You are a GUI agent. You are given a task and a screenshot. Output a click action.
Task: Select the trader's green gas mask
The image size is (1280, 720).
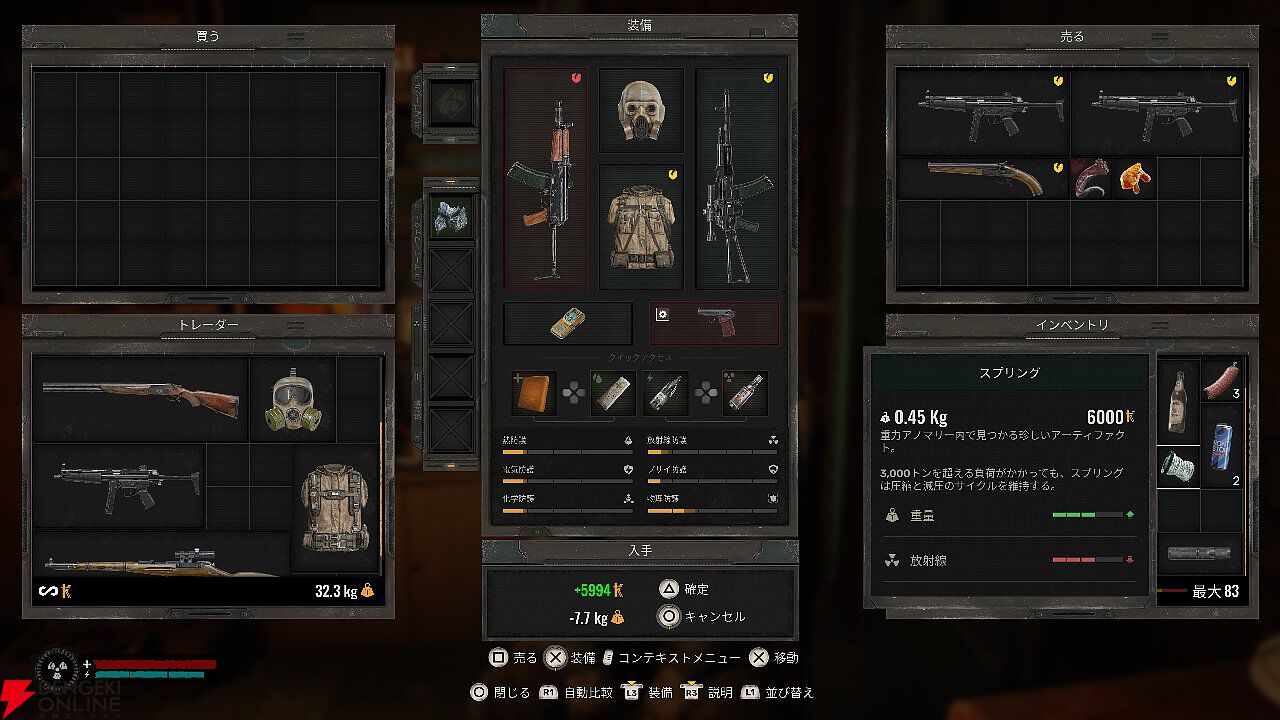[291, 400]
